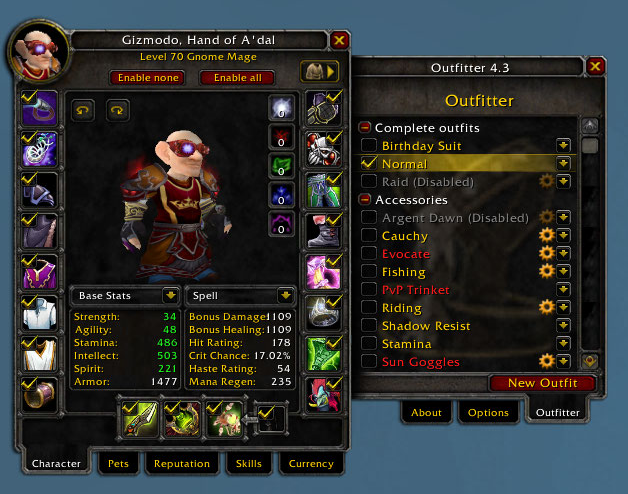Switch to the Pets tab

tap(119, 464)
